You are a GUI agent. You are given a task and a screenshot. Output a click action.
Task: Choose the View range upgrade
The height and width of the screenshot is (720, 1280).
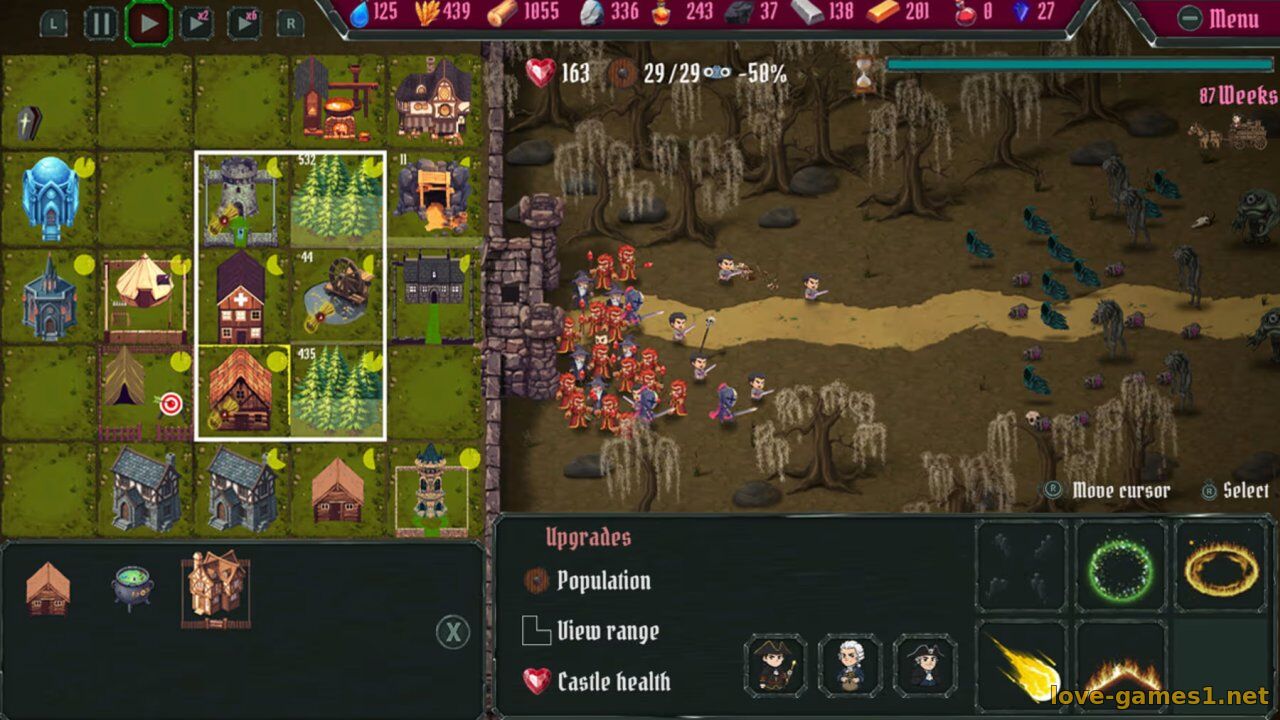point(606,631)
